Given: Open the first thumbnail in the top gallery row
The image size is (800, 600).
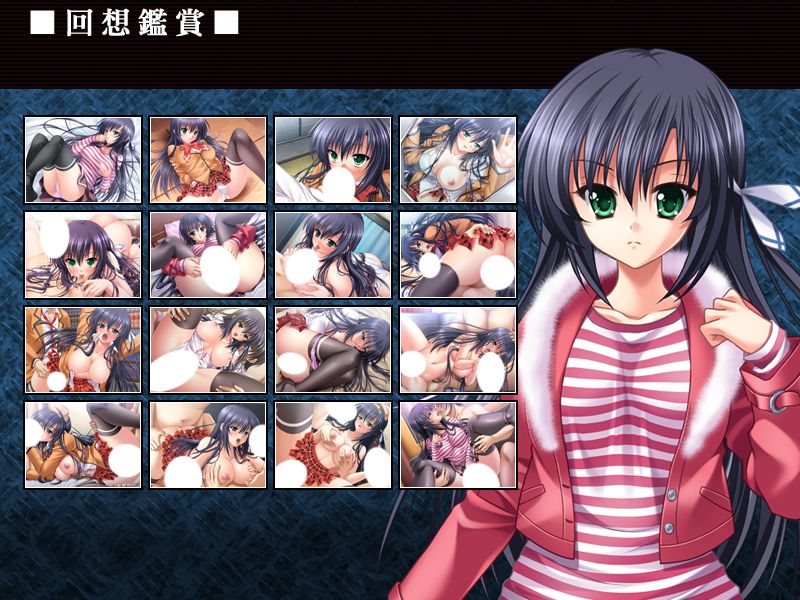Looking at the screenshot, I should point(83,160).
